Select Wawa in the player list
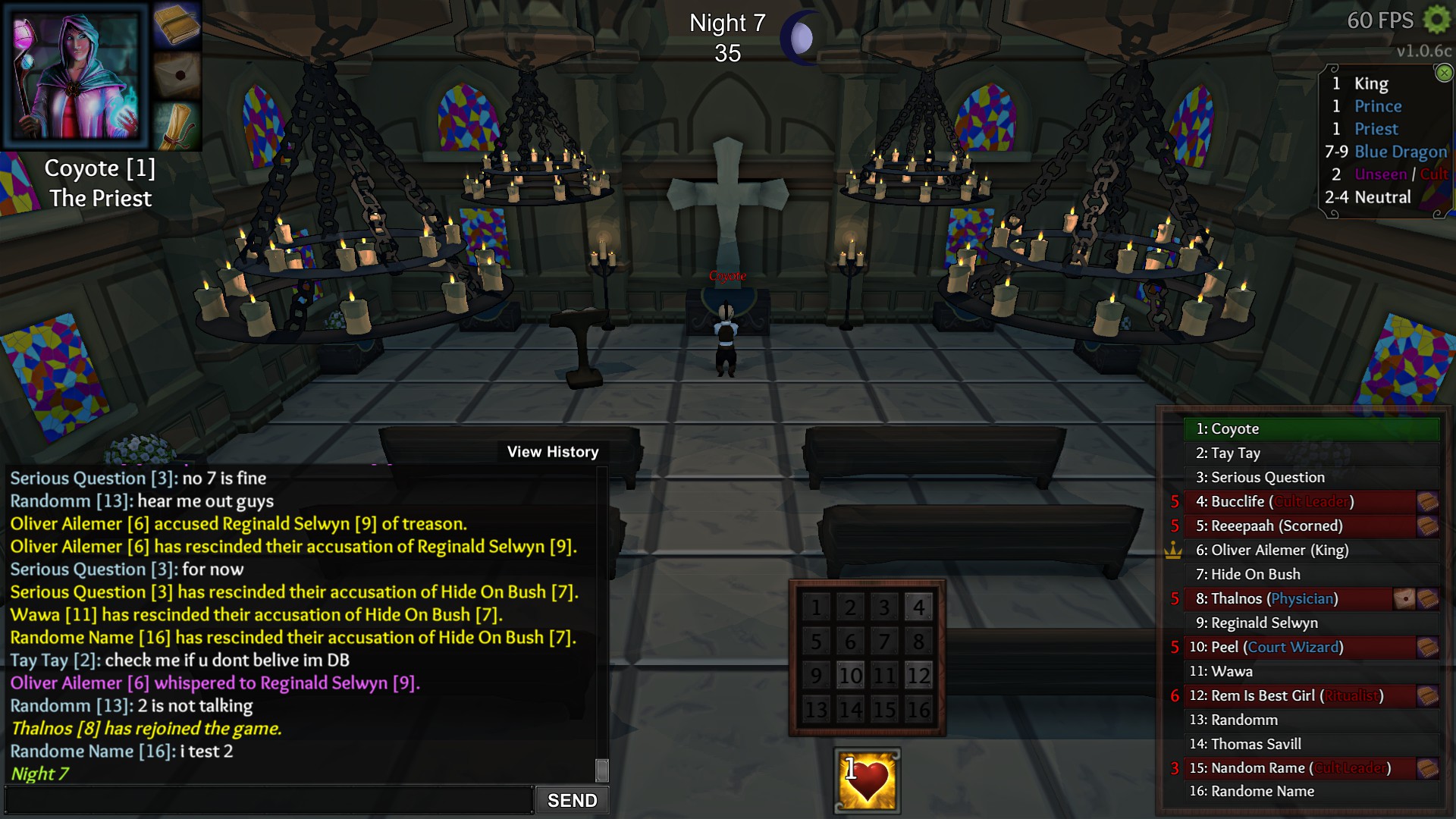The image size is (1456, 819). click(1311, 672)
